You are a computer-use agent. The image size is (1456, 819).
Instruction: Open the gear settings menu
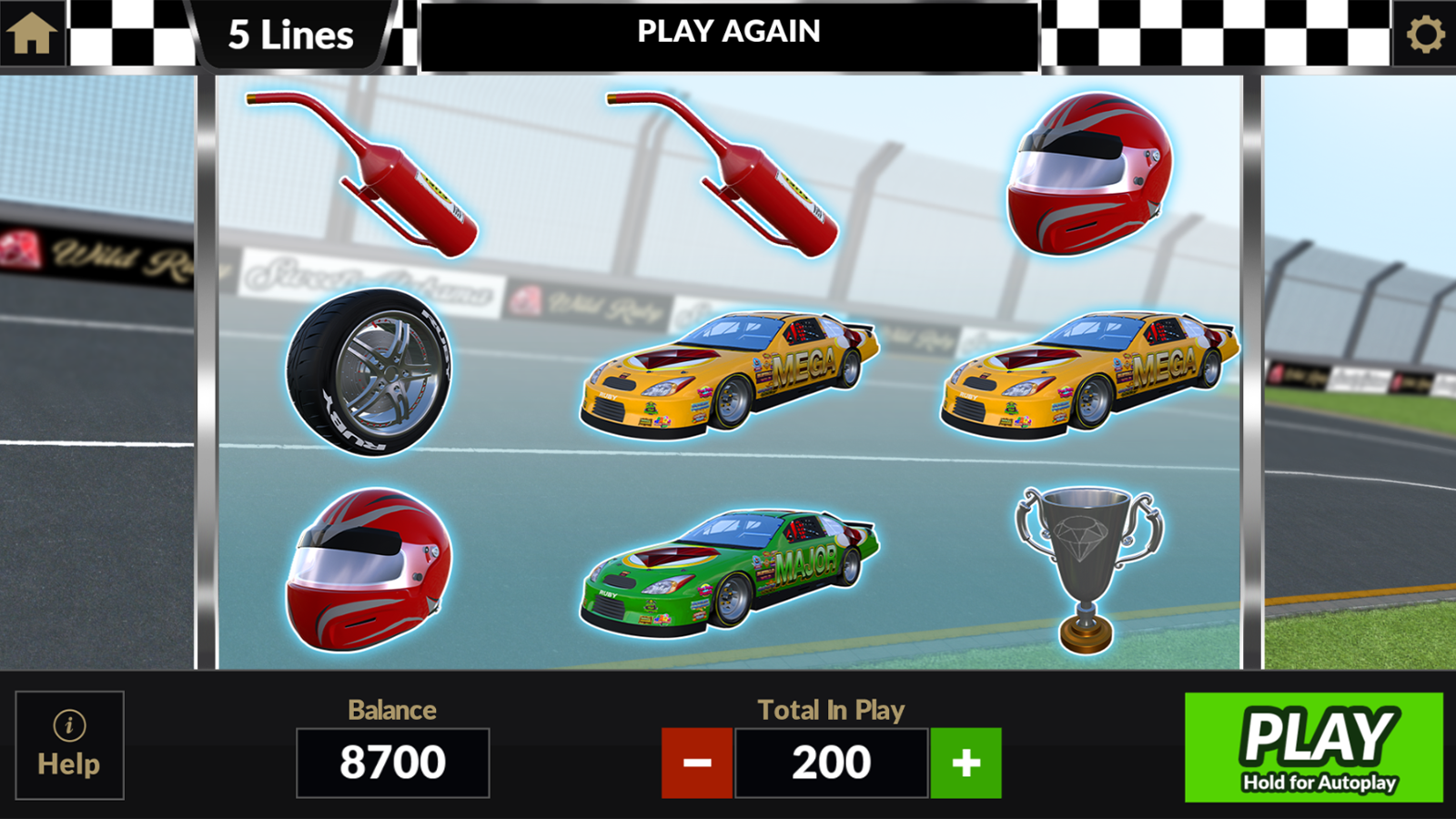pos(1424,35)
